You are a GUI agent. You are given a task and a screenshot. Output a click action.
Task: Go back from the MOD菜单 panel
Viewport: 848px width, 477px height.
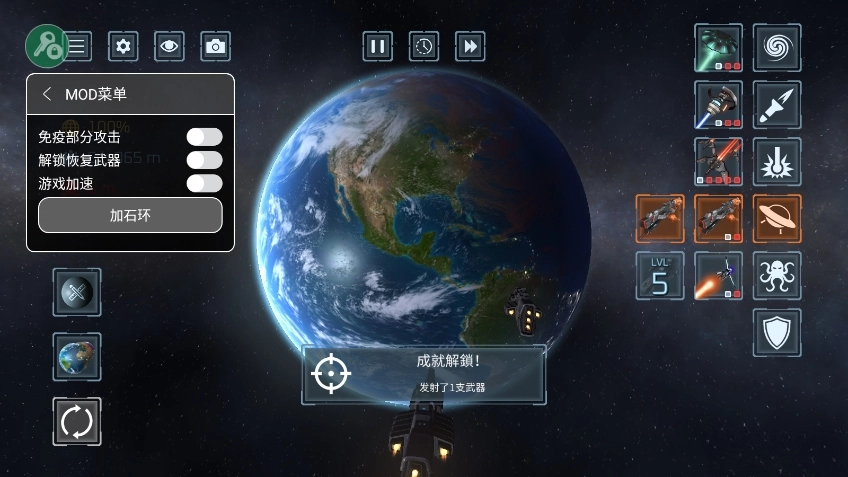47,94
